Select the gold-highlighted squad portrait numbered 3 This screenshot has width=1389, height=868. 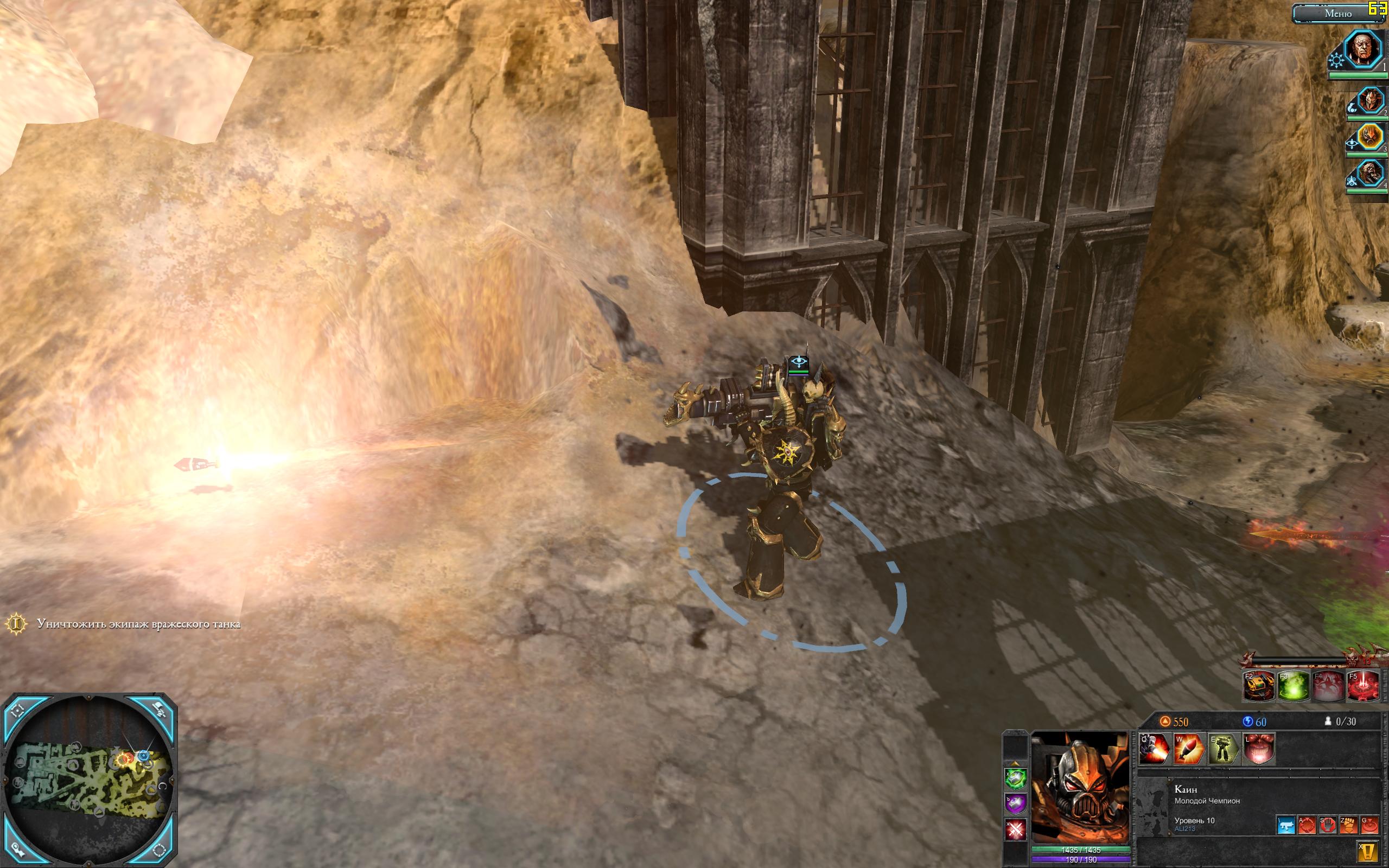1369,138
